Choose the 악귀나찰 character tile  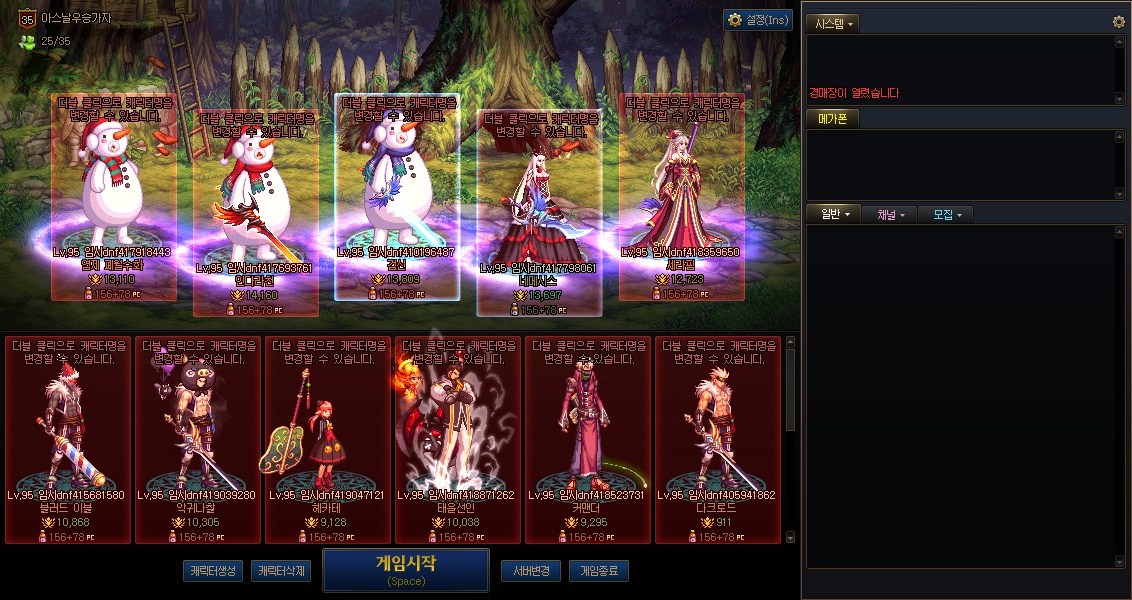pyautogui.click(x=198, y=440)
